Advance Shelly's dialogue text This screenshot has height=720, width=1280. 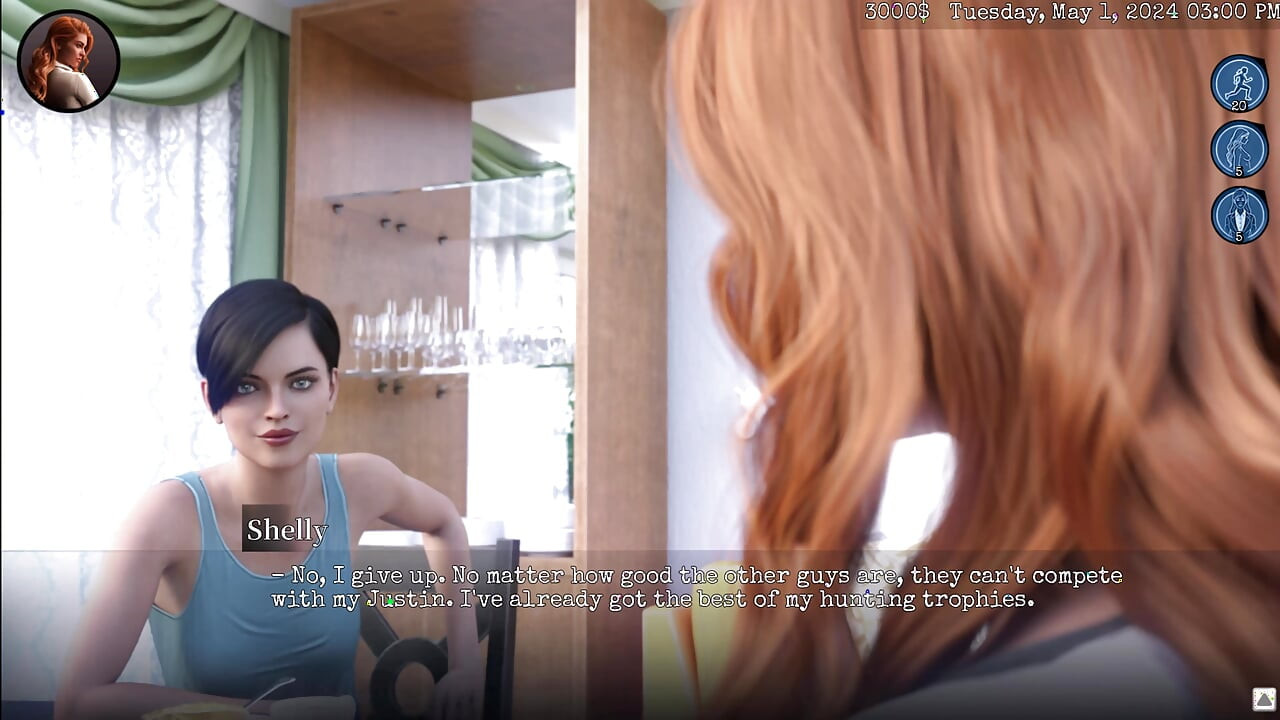click(696, 588)
